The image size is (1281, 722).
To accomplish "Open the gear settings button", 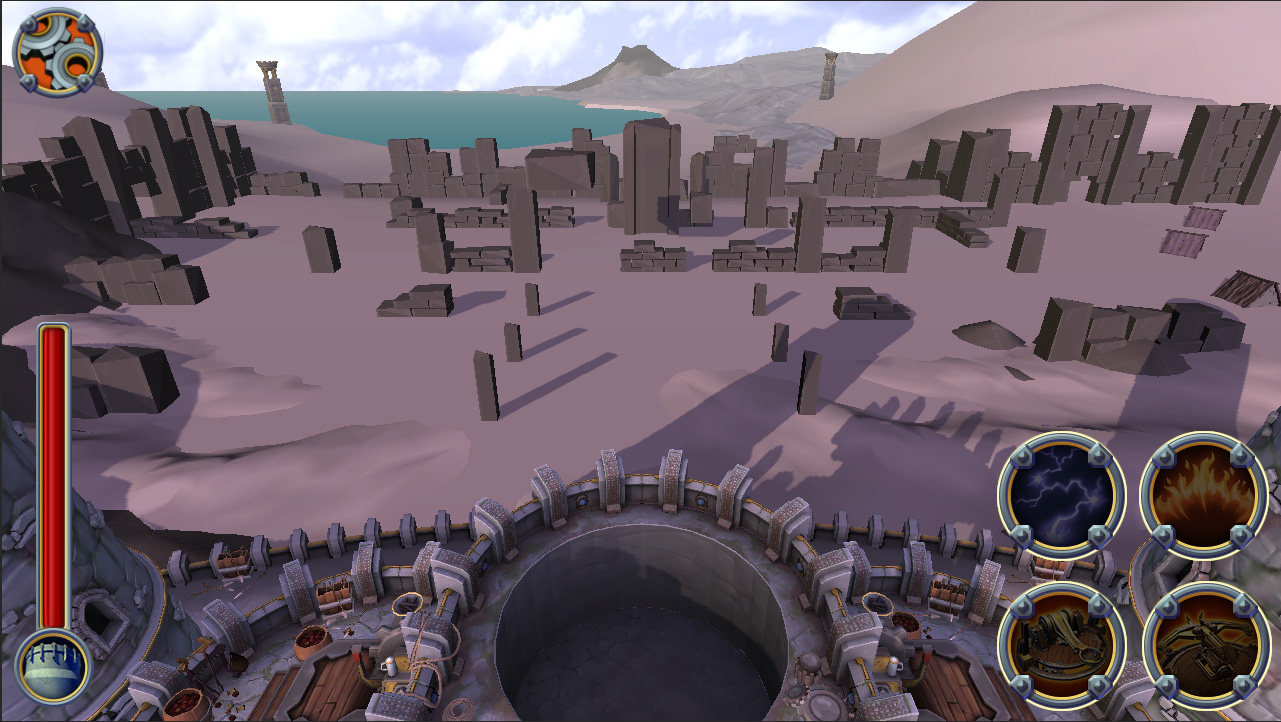I will (57, 52).
